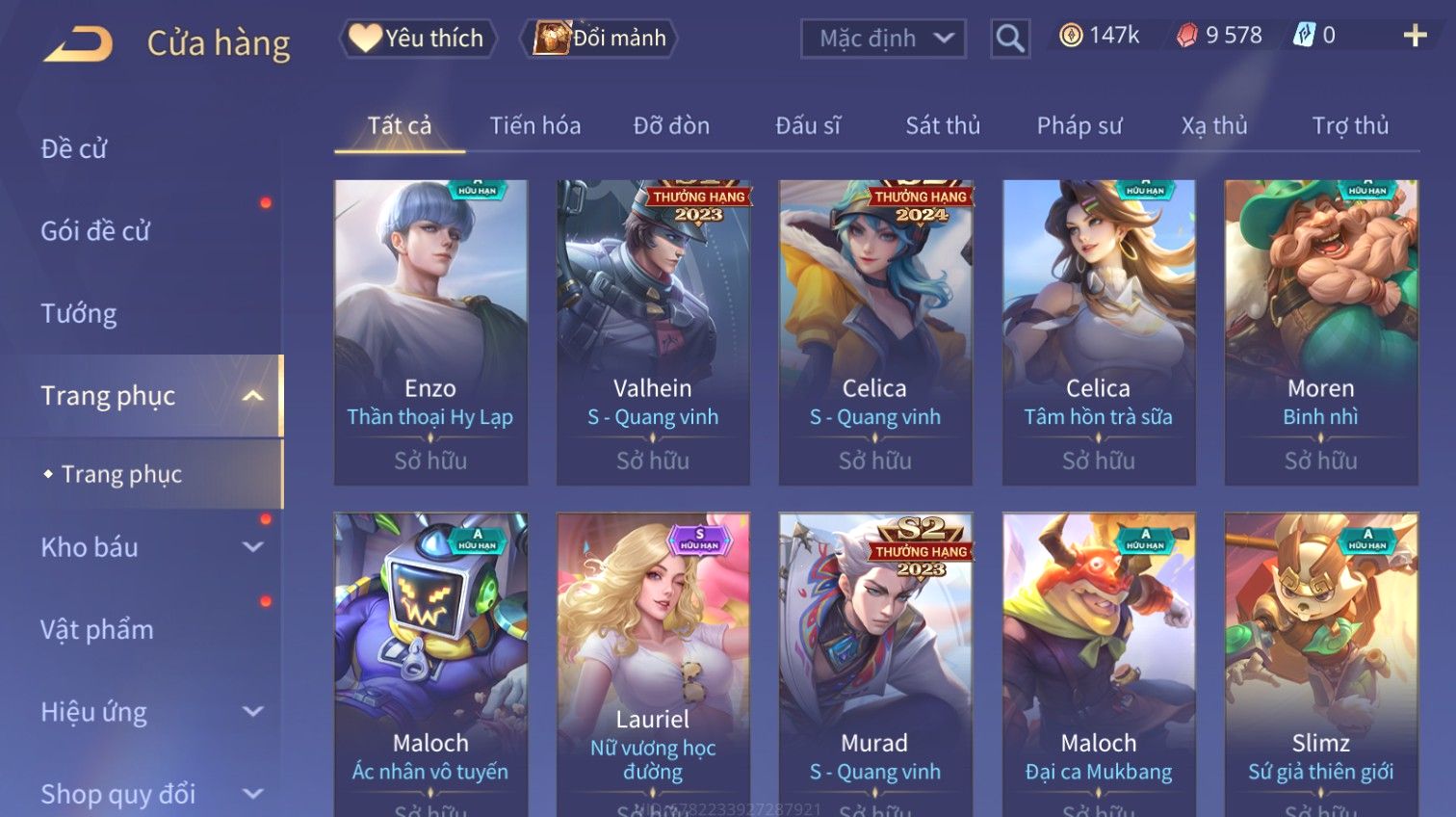Open the Đề cử menu entry
Image resolution: width=1456 pixels, height=817 pixels.
click(x=74, y=149)
